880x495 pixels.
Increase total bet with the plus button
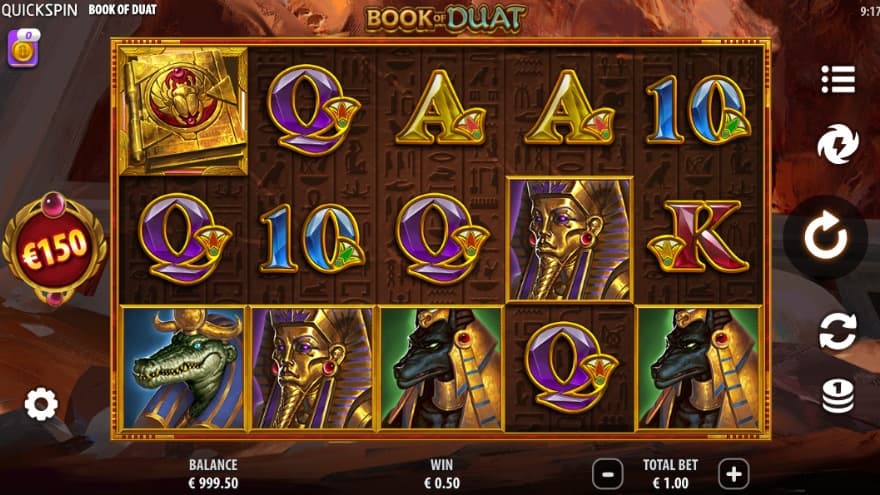(733, 473)
